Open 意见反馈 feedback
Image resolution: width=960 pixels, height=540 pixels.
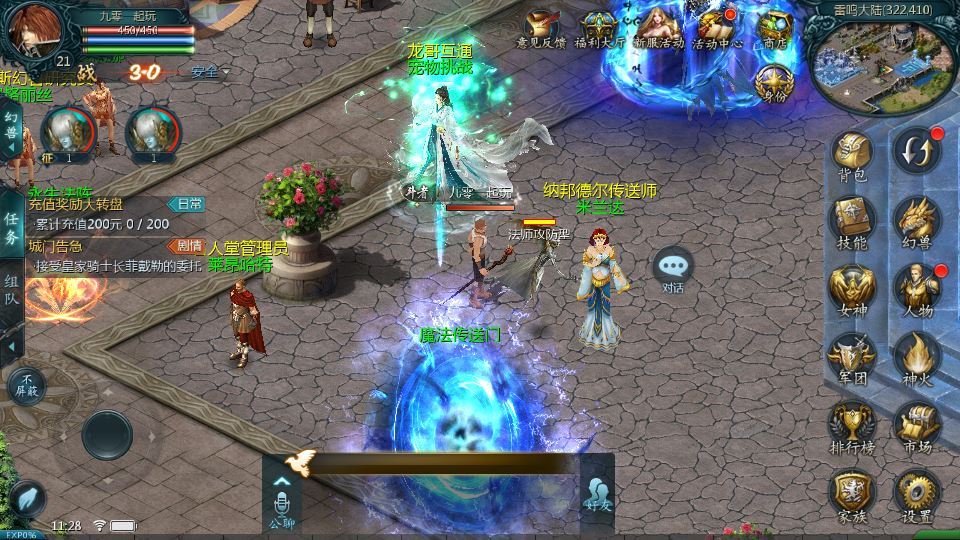[541, 30]
